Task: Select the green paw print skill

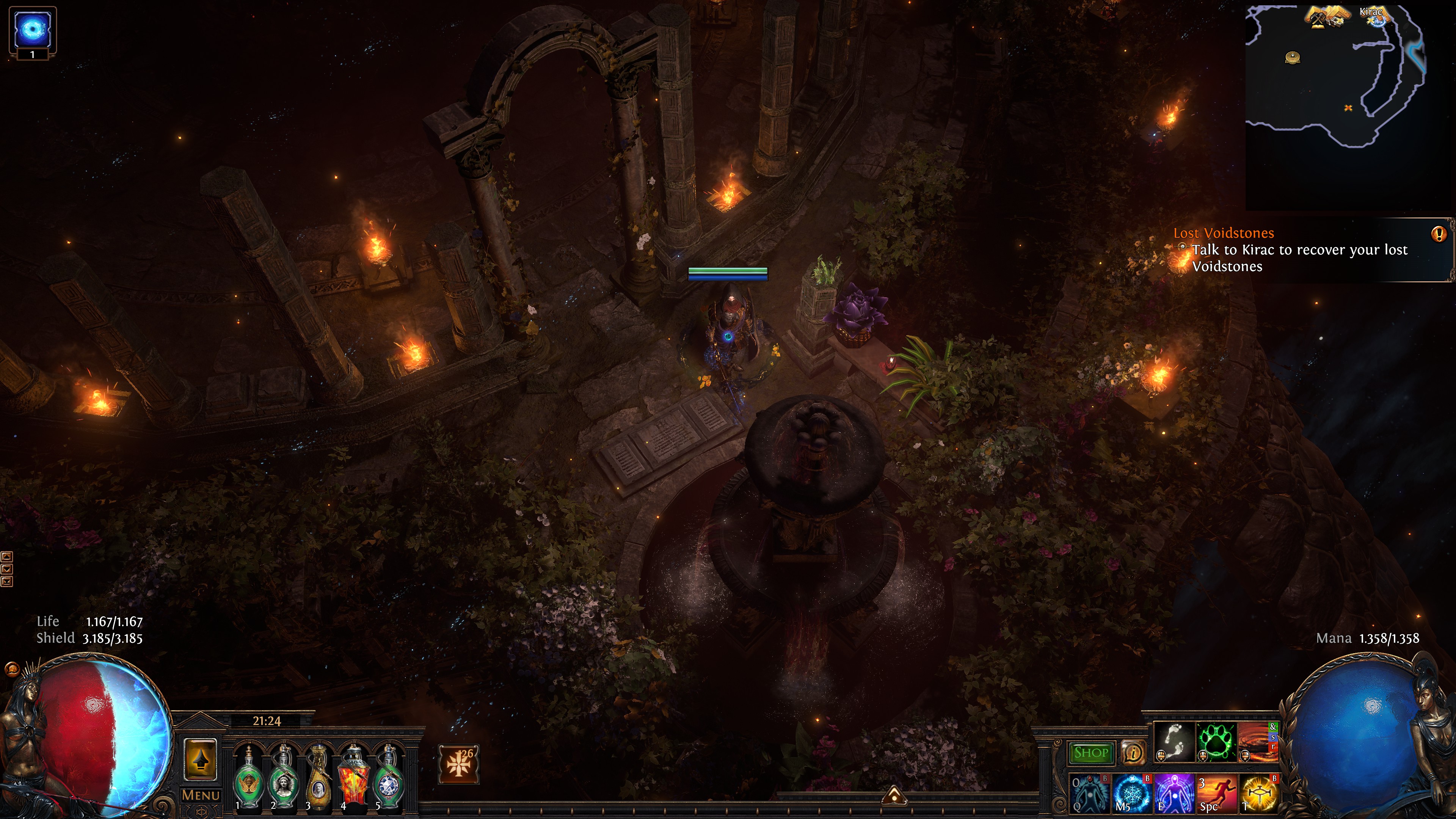Action: pos(1216,741)
